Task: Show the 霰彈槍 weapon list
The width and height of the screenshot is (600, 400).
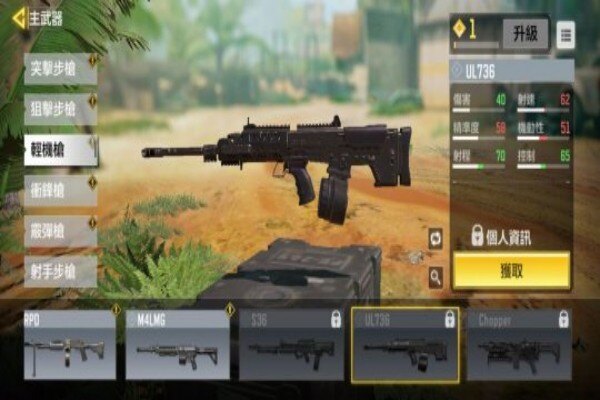Action: pos(60,231)
